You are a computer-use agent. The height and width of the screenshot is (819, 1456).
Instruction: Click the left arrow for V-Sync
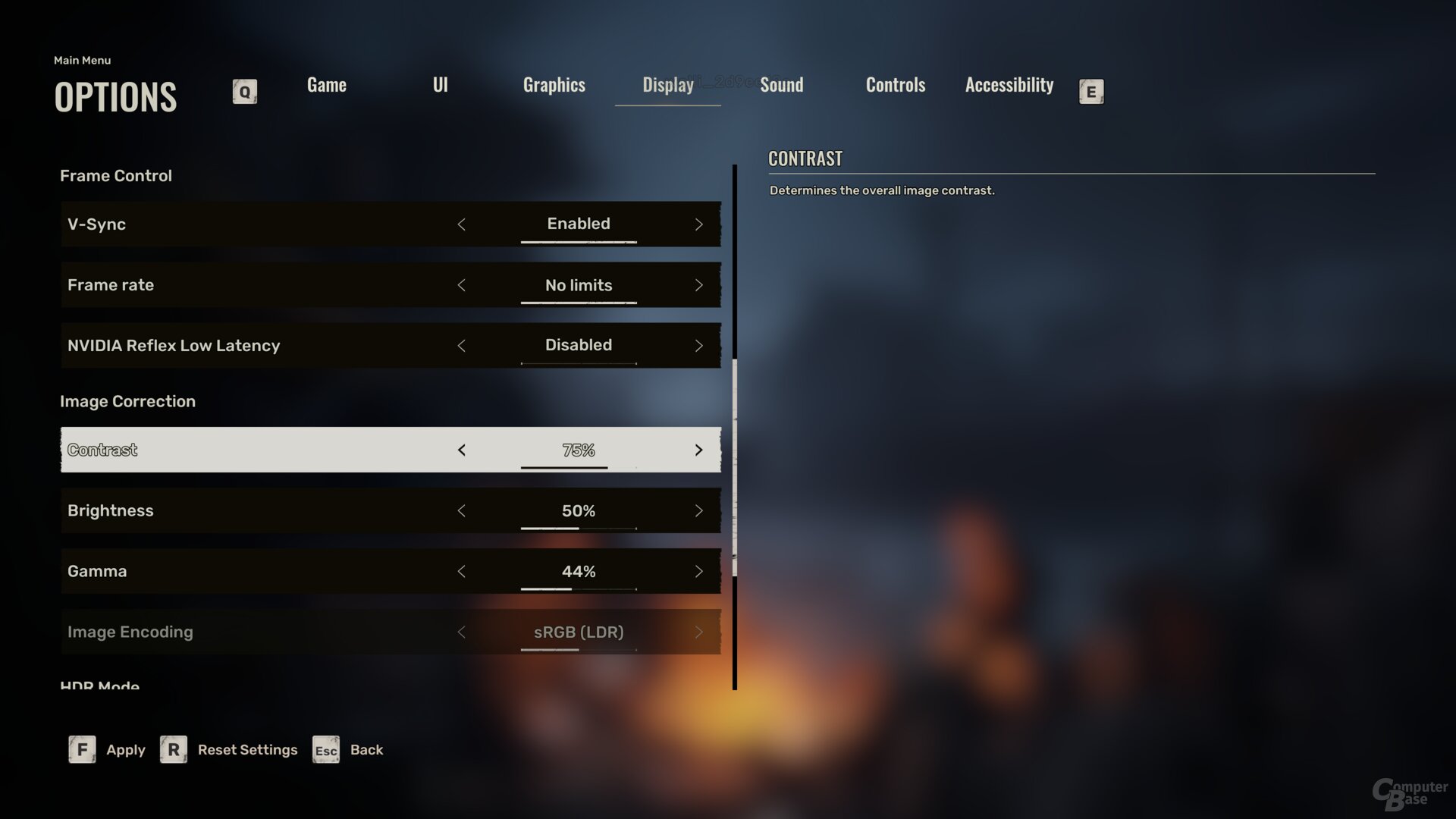click(461, 224)
